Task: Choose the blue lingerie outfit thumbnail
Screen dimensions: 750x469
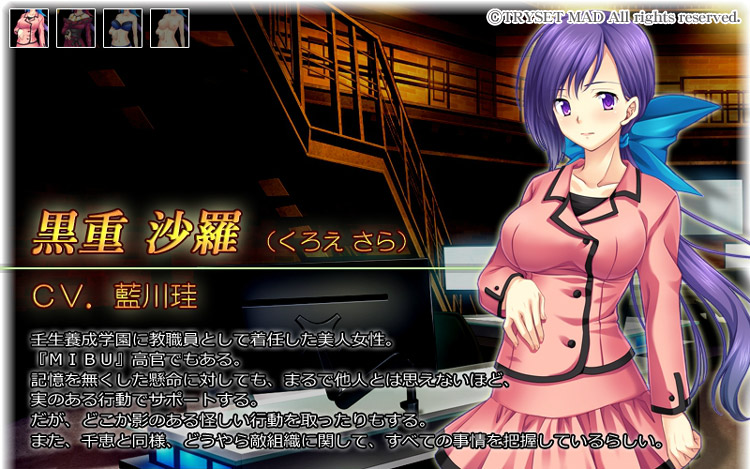Action: (122, 28)
